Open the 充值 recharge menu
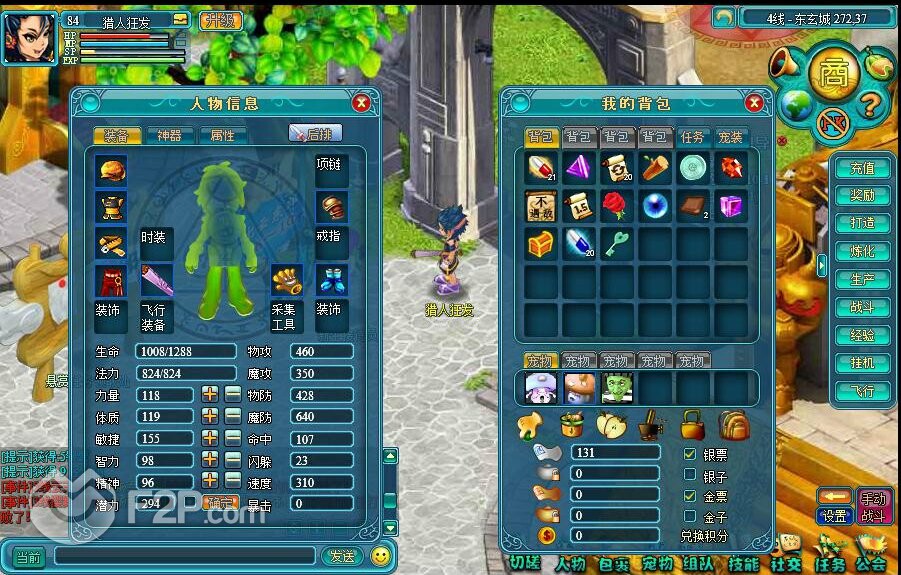 (x=862, y=168)
